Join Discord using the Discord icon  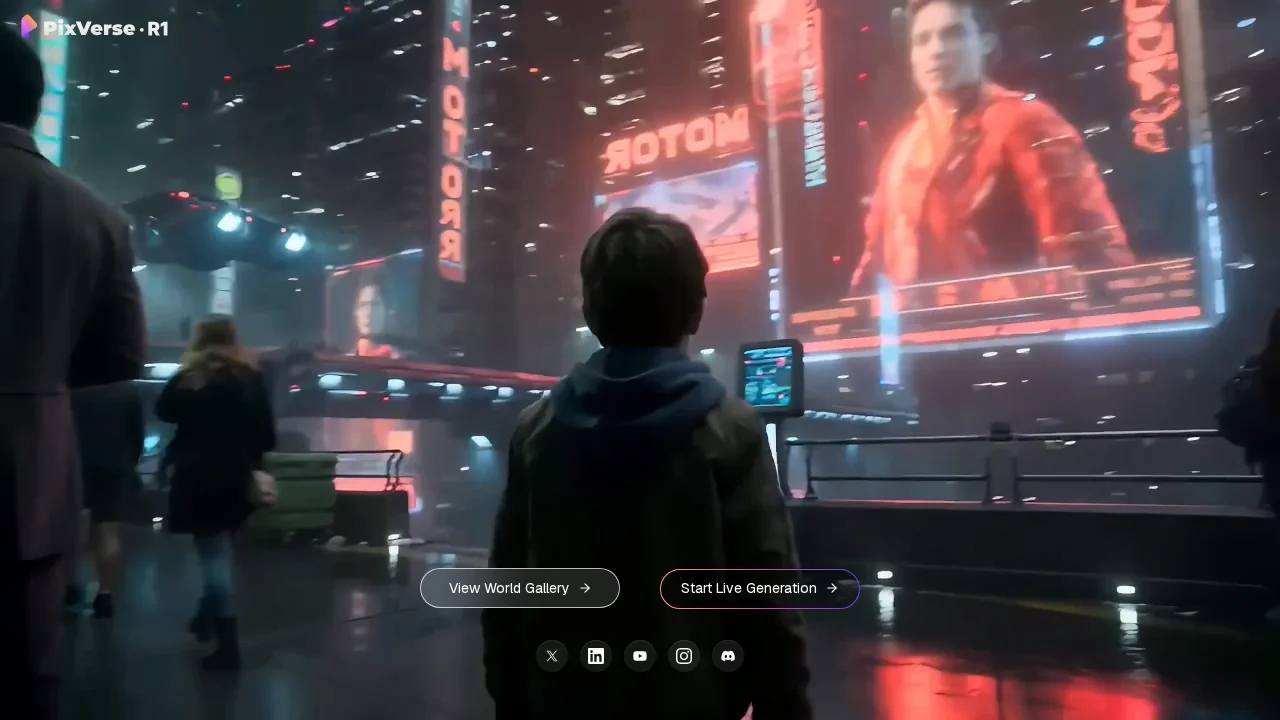coord(728,656)
